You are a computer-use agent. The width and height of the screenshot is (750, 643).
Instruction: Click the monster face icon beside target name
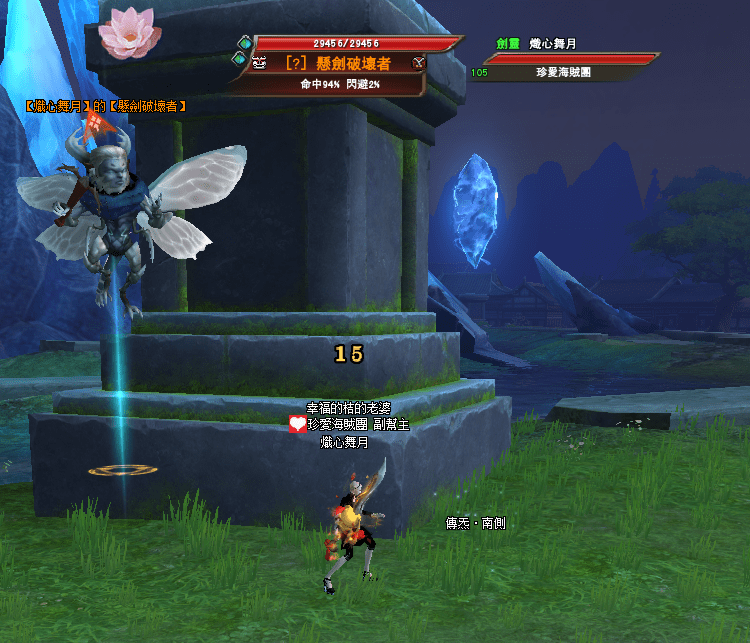(259, 63)
